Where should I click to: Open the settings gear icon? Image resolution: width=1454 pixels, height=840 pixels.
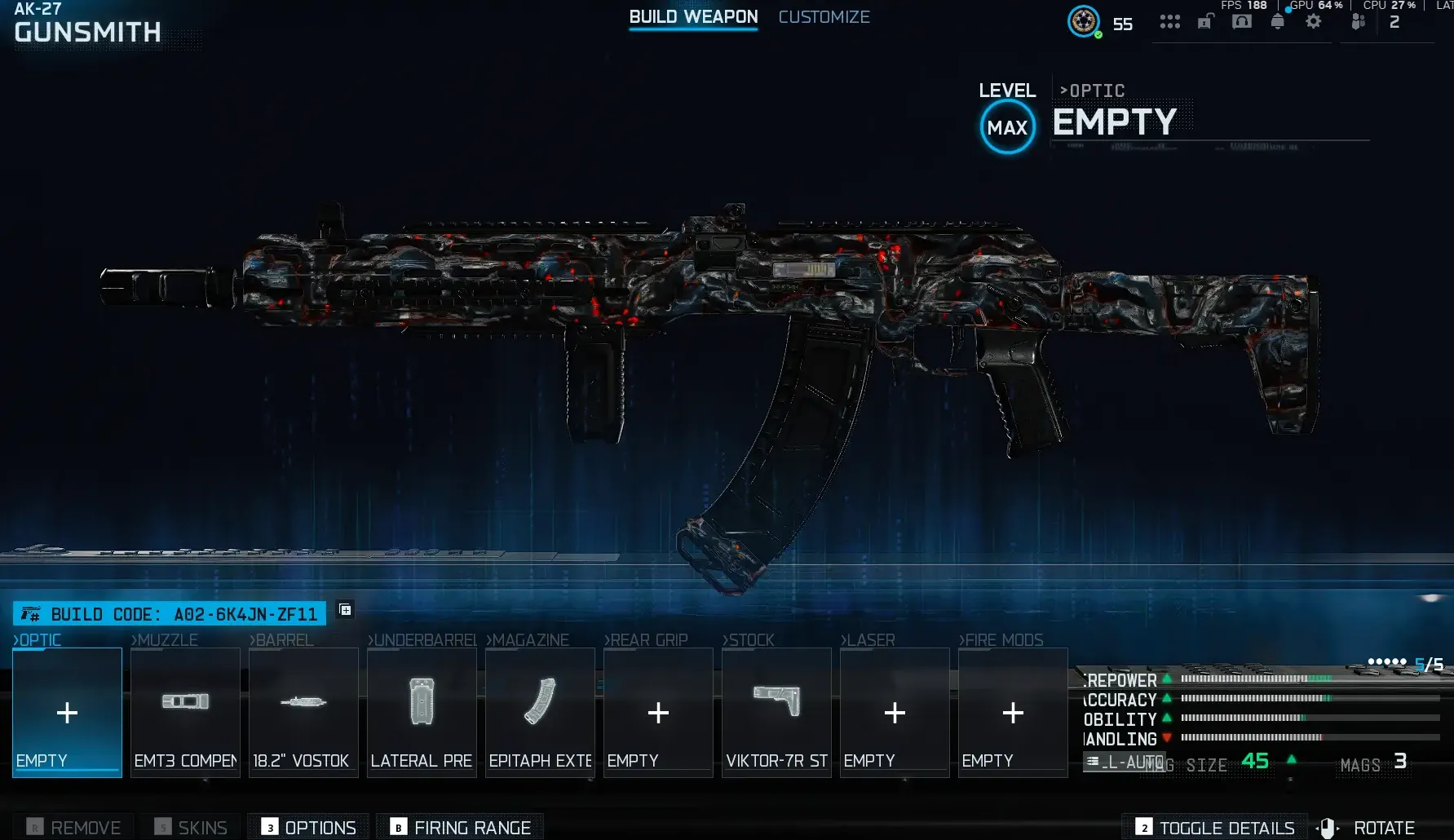1314,22
